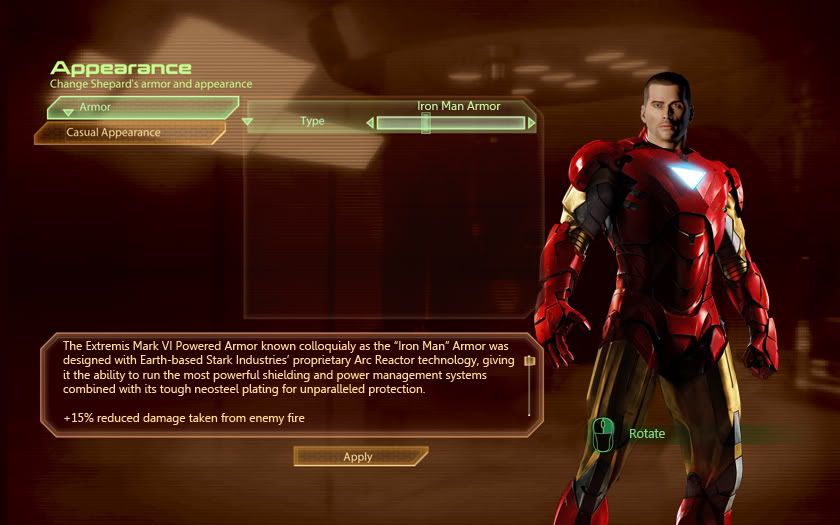Click right arrow of armor Type selector
The width and height of the screenshot is (840, 525).
pos(532,123)
